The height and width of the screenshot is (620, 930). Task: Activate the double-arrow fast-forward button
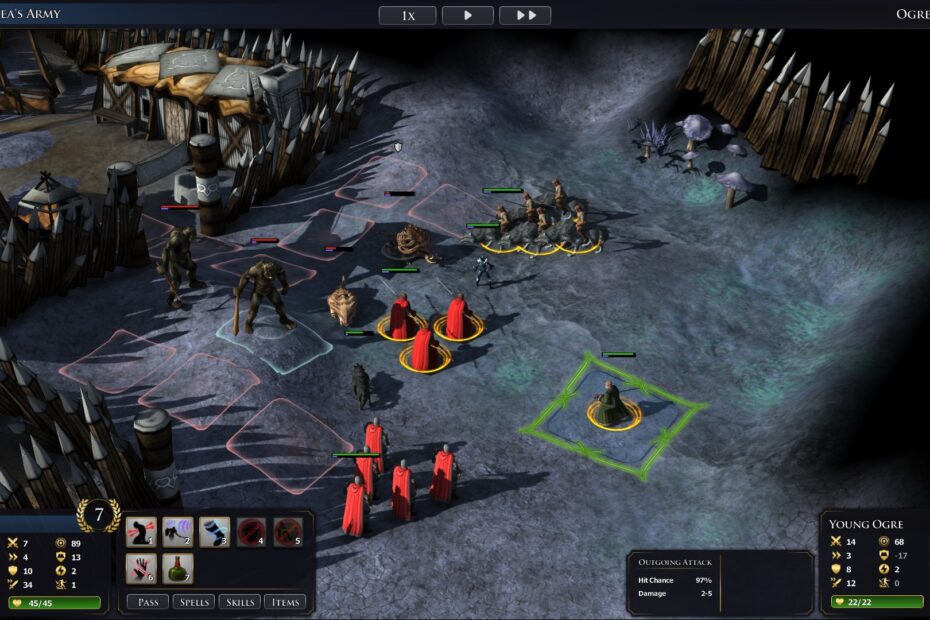pos(525,15)
